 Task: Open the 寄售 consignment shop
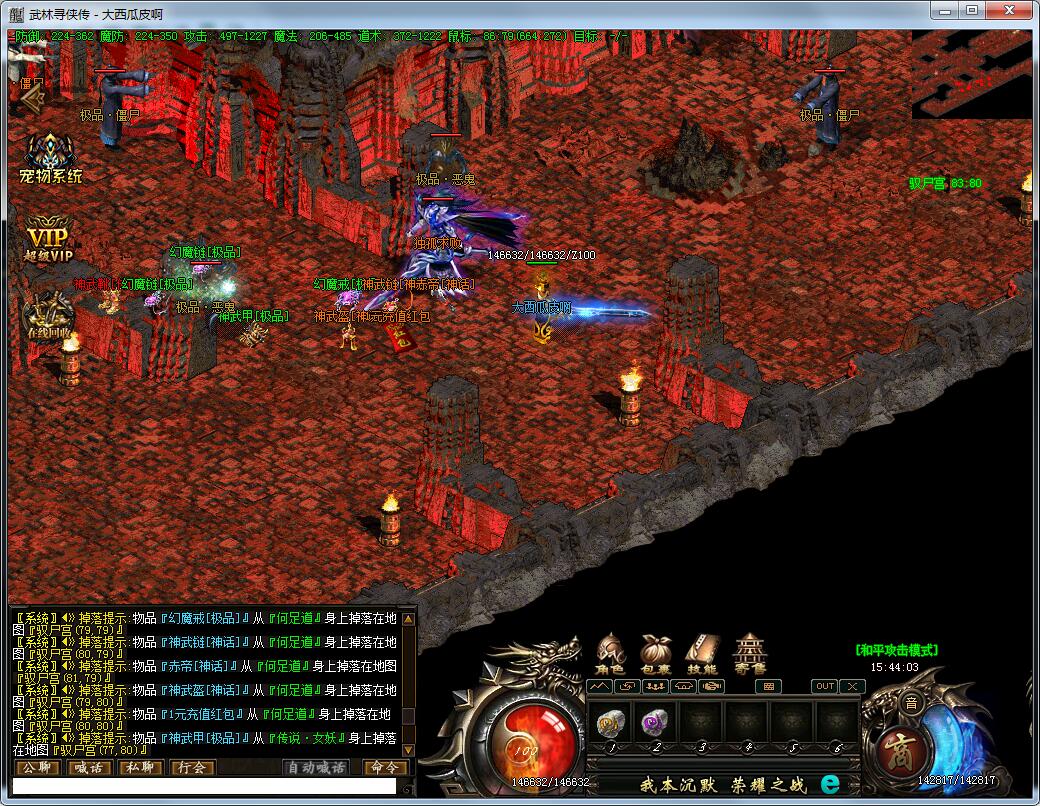pos(750,651)
